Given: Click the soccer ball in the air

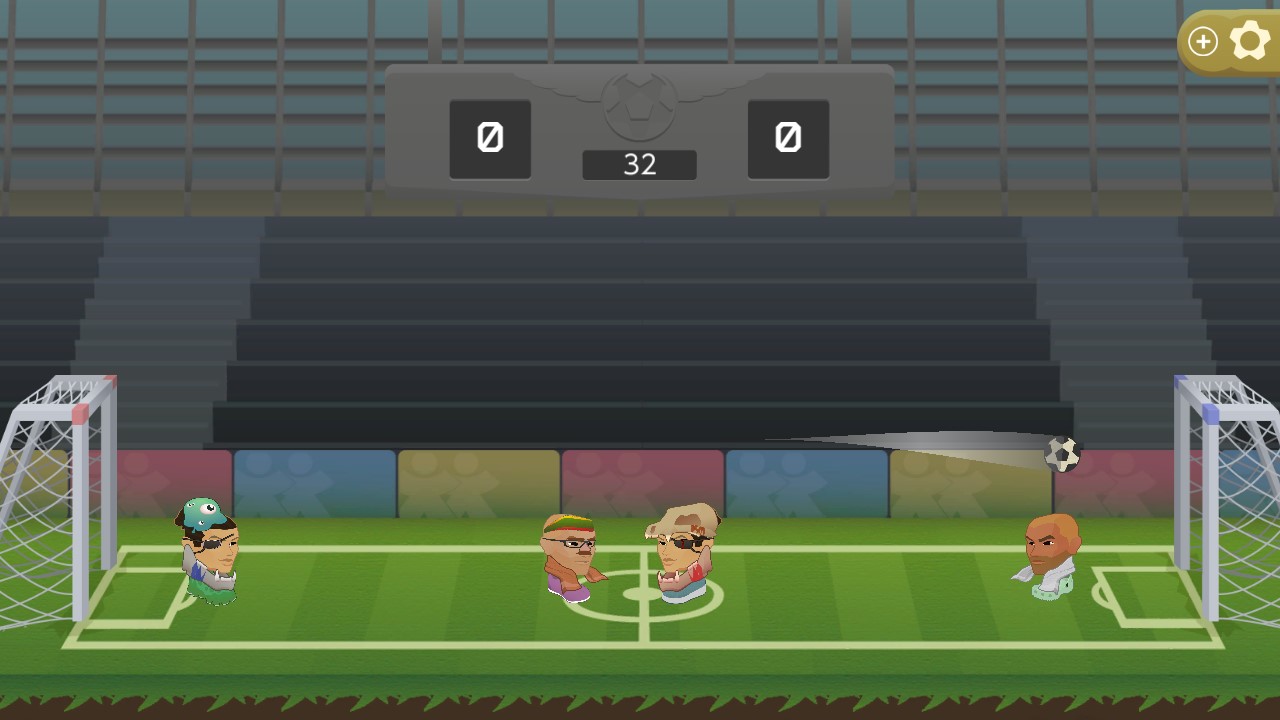Looking at the screenshot, I should (1062, 454).
